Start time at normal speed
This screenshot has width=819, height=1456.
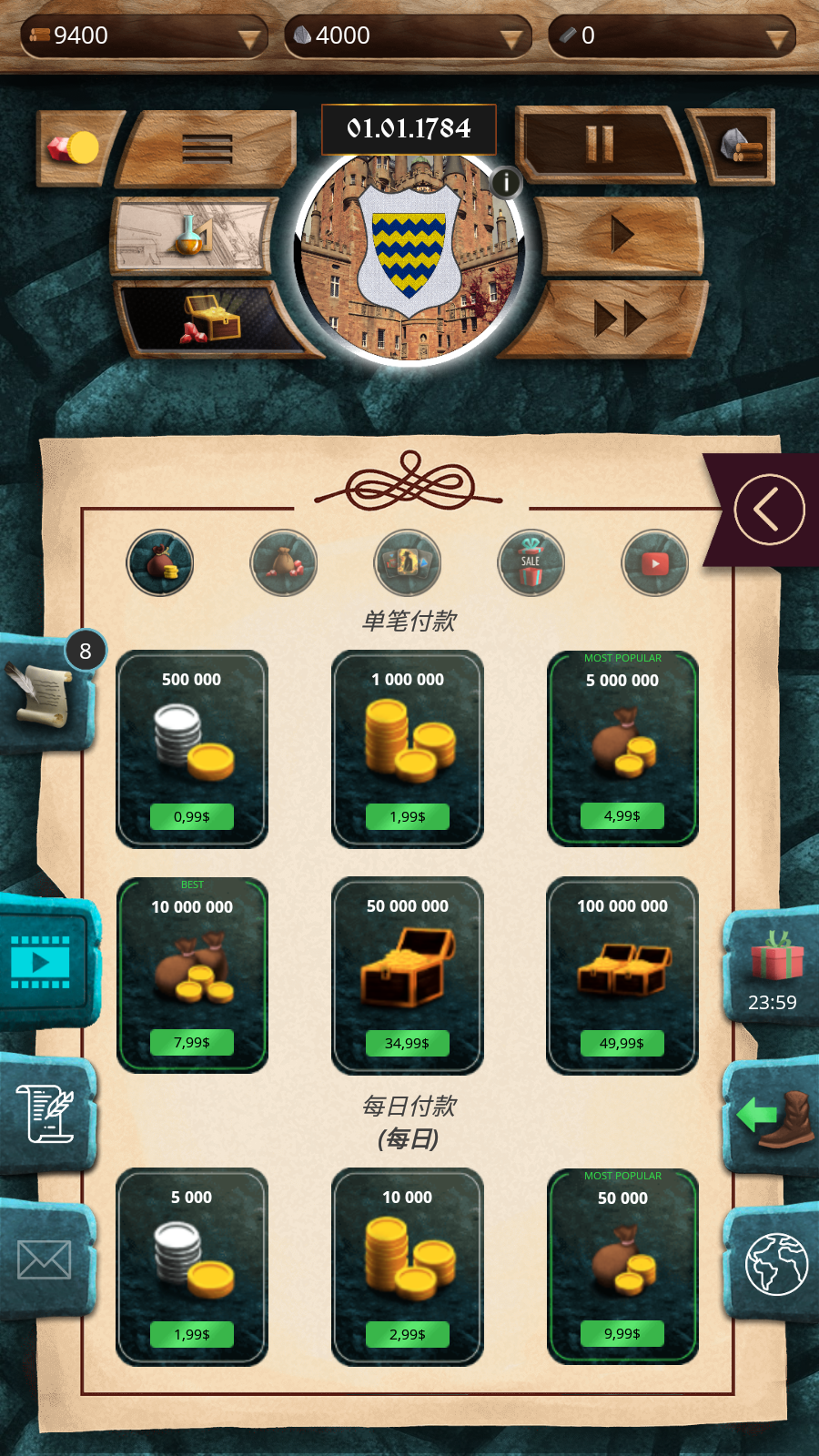(622, 234)
